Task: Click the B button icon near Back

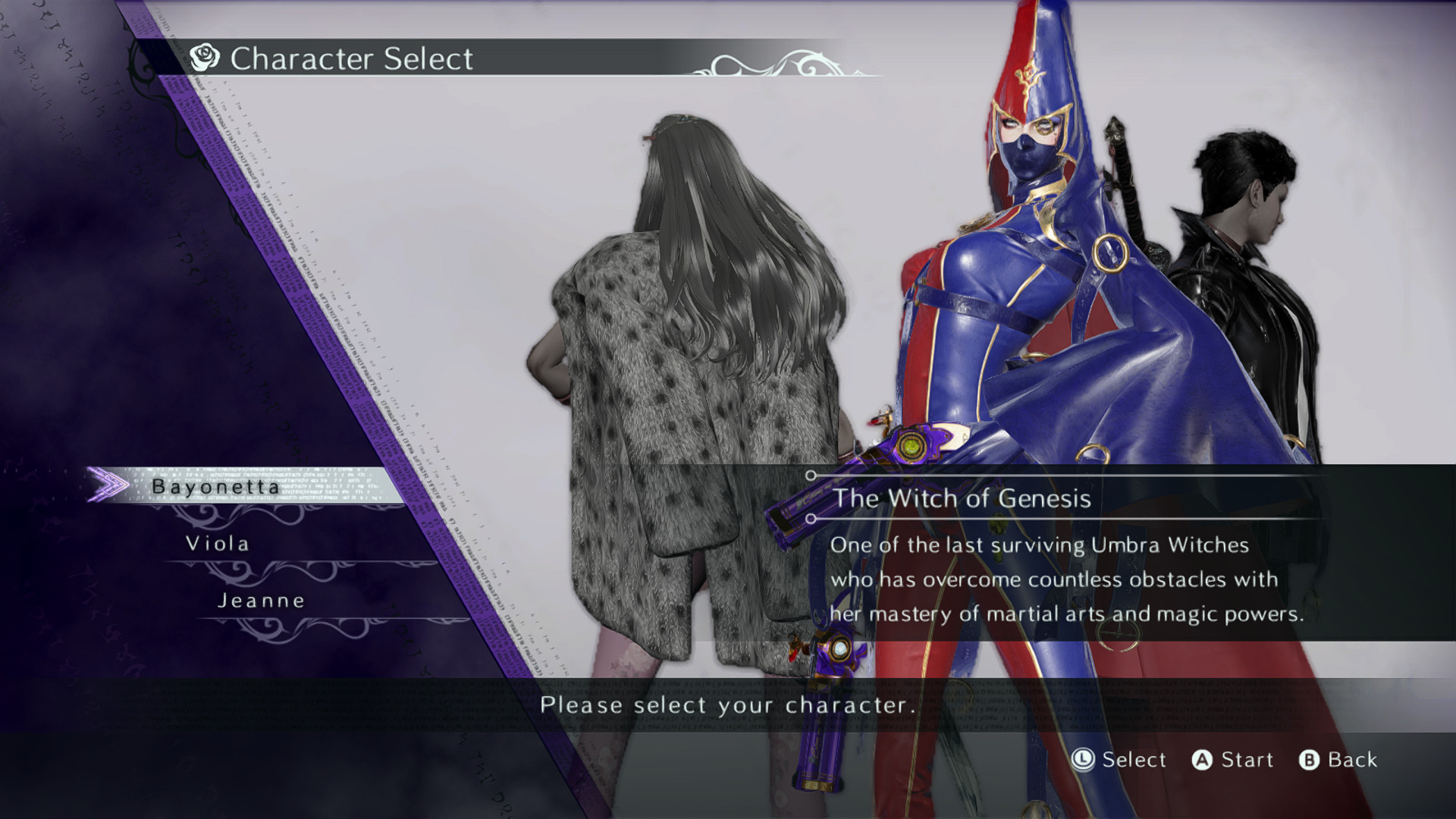Action: (x=1311, y=760)
